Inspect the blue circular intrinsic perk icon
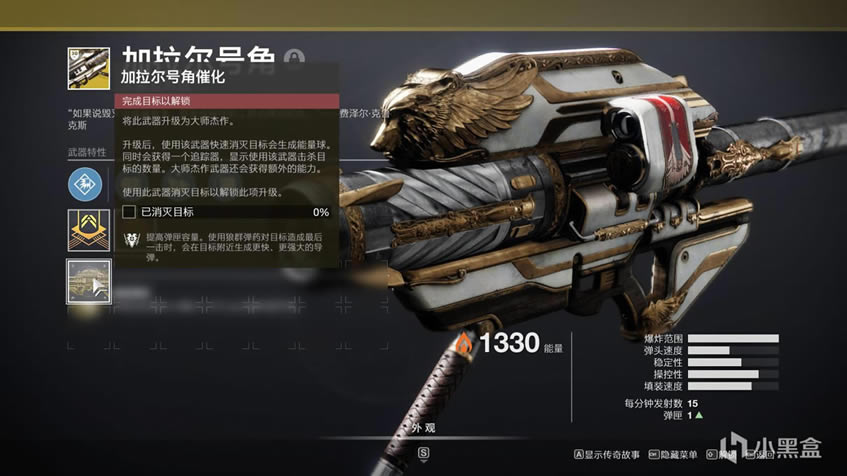Image resolution: width=847 pixels, height=476 pixels. click(88, 184)
